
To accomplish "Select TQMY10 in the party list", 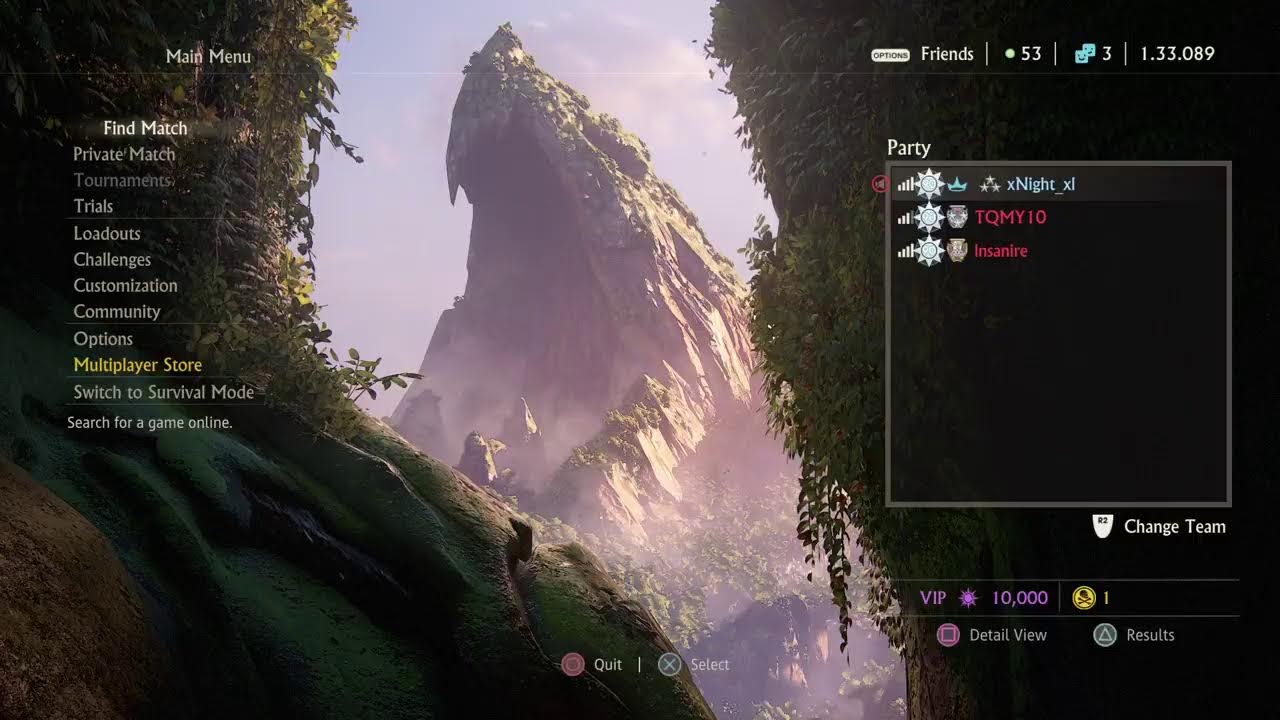I will coord(1010,217).
